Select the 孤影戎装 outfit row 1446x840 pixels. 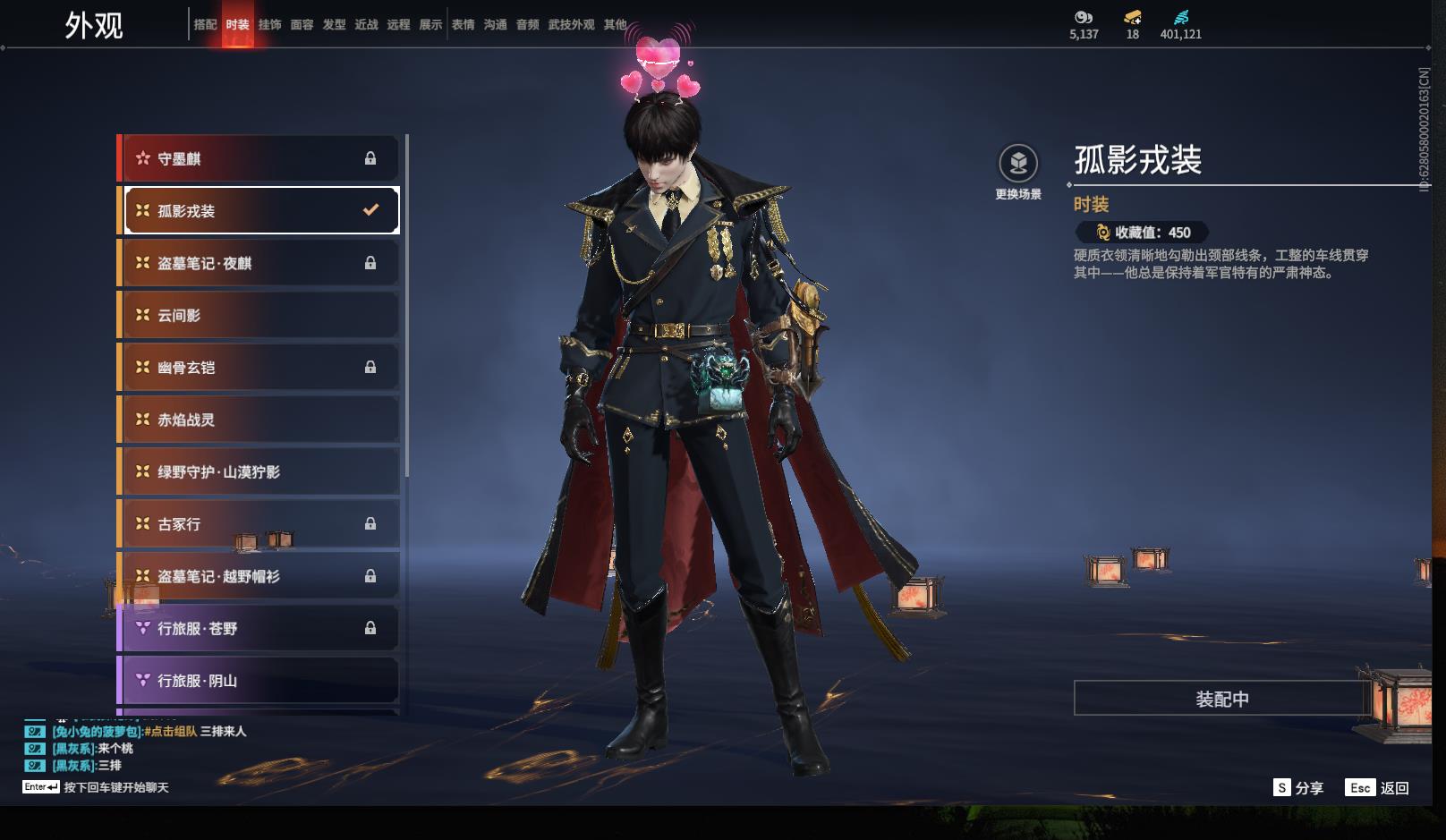pos(259,210)
